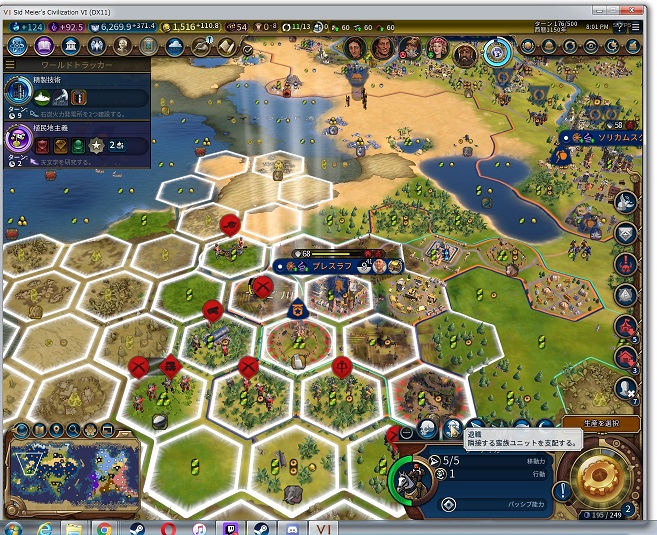Collapse the ワールドトラッカー panel menu
This screenshot has height=535, width=657.
[x=11, y=64]
